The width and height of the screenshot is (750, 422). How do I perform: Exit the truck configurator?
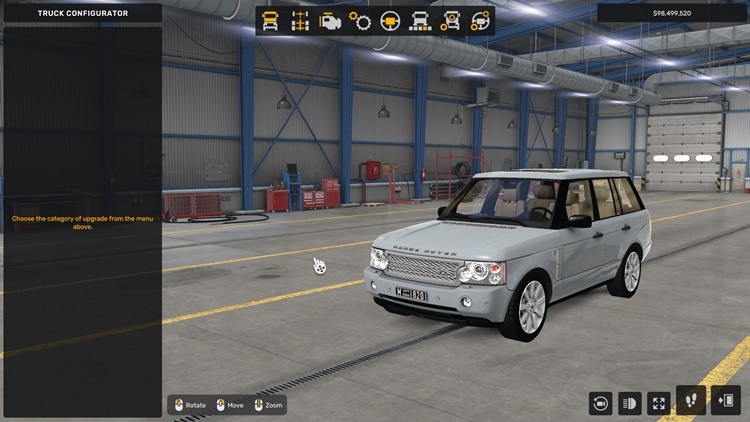point(725,401)
